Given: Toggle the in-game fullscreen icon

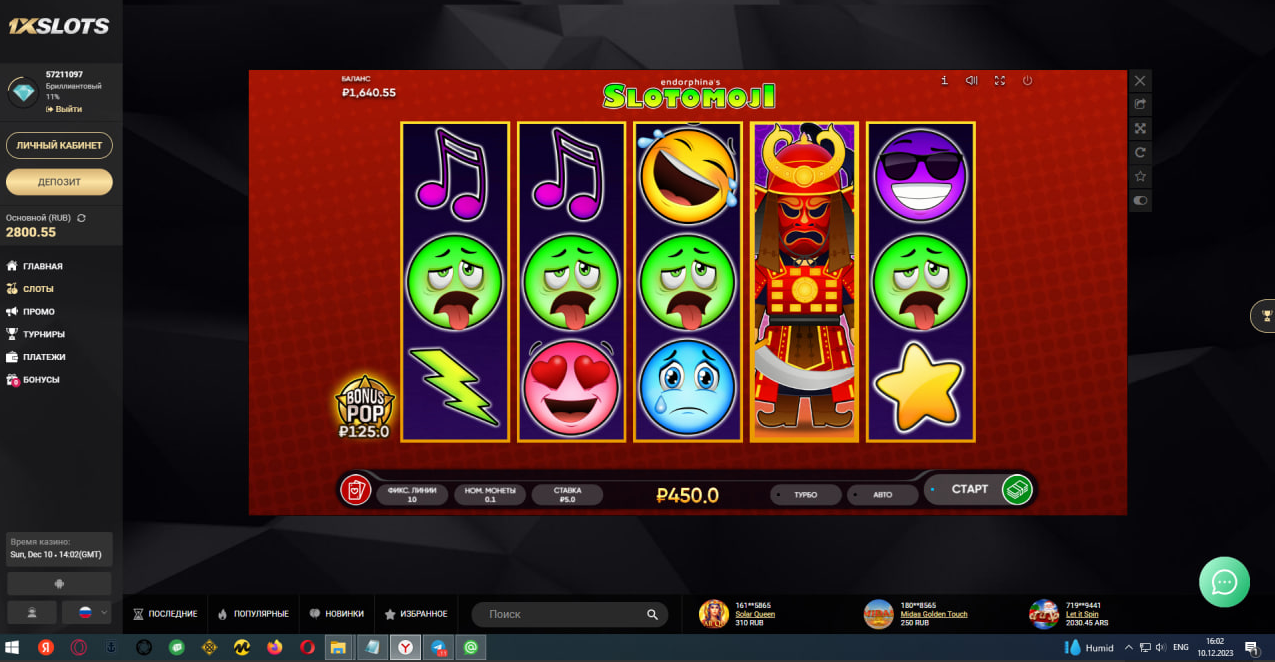Looking at the screenshot, I should [x=999, y=81].
